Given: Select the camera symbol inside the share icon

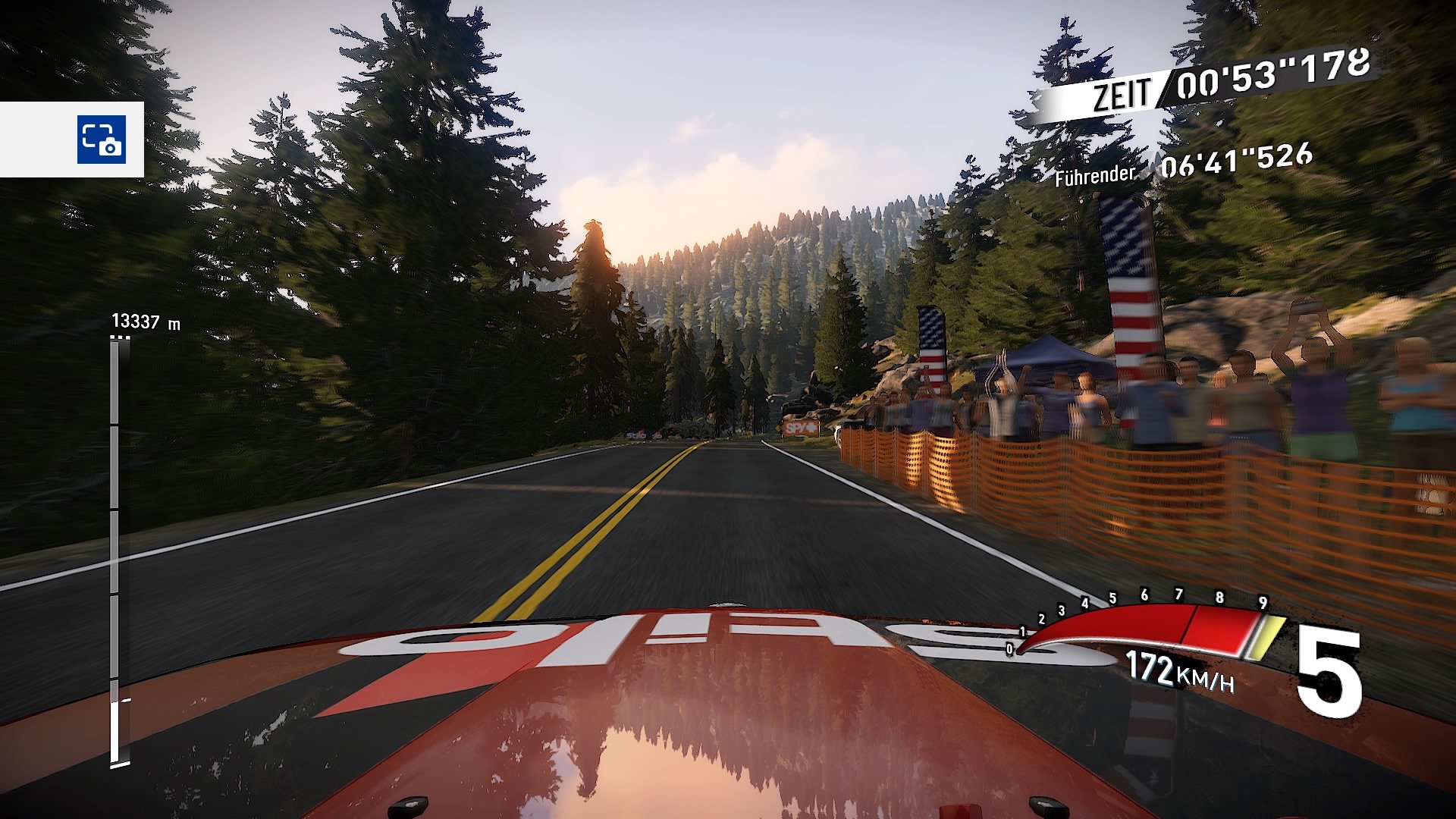Looking at the screenshot, I should (x=109, y=146).
